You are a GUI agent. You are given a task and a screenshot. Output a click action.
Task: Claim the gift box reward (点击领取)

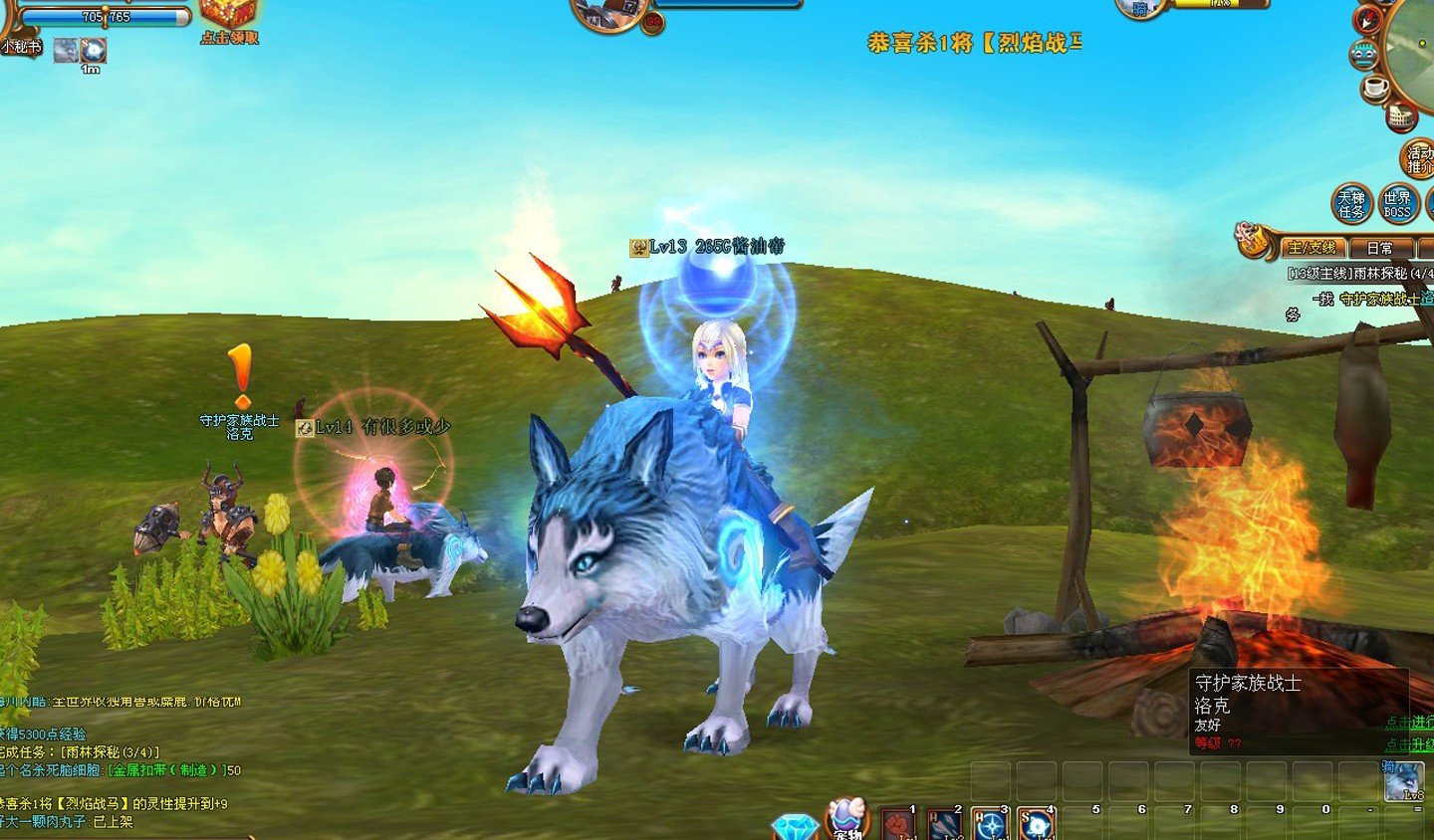tap(229, 18)
